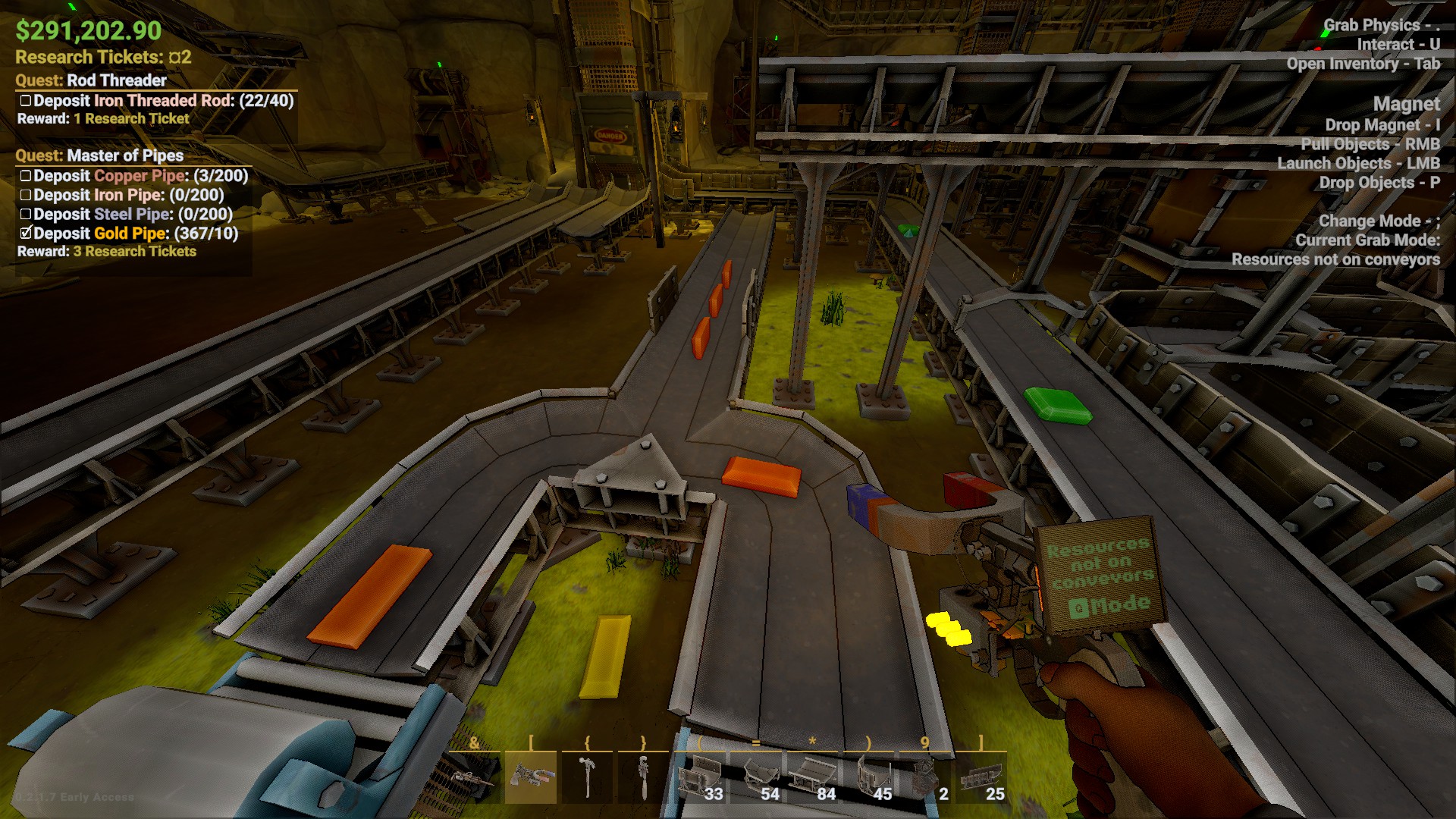Screen dimensions: 1456x819
Task: Click the Deposit Gold Pipe checkbox
Action: point(26,233)
